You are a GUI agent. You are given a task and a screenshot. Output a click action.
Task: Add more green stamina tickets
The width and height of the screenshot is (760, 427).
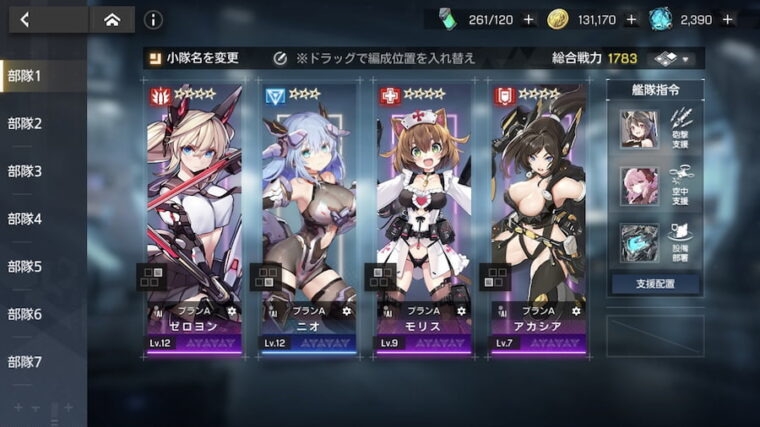click(528, 19)
